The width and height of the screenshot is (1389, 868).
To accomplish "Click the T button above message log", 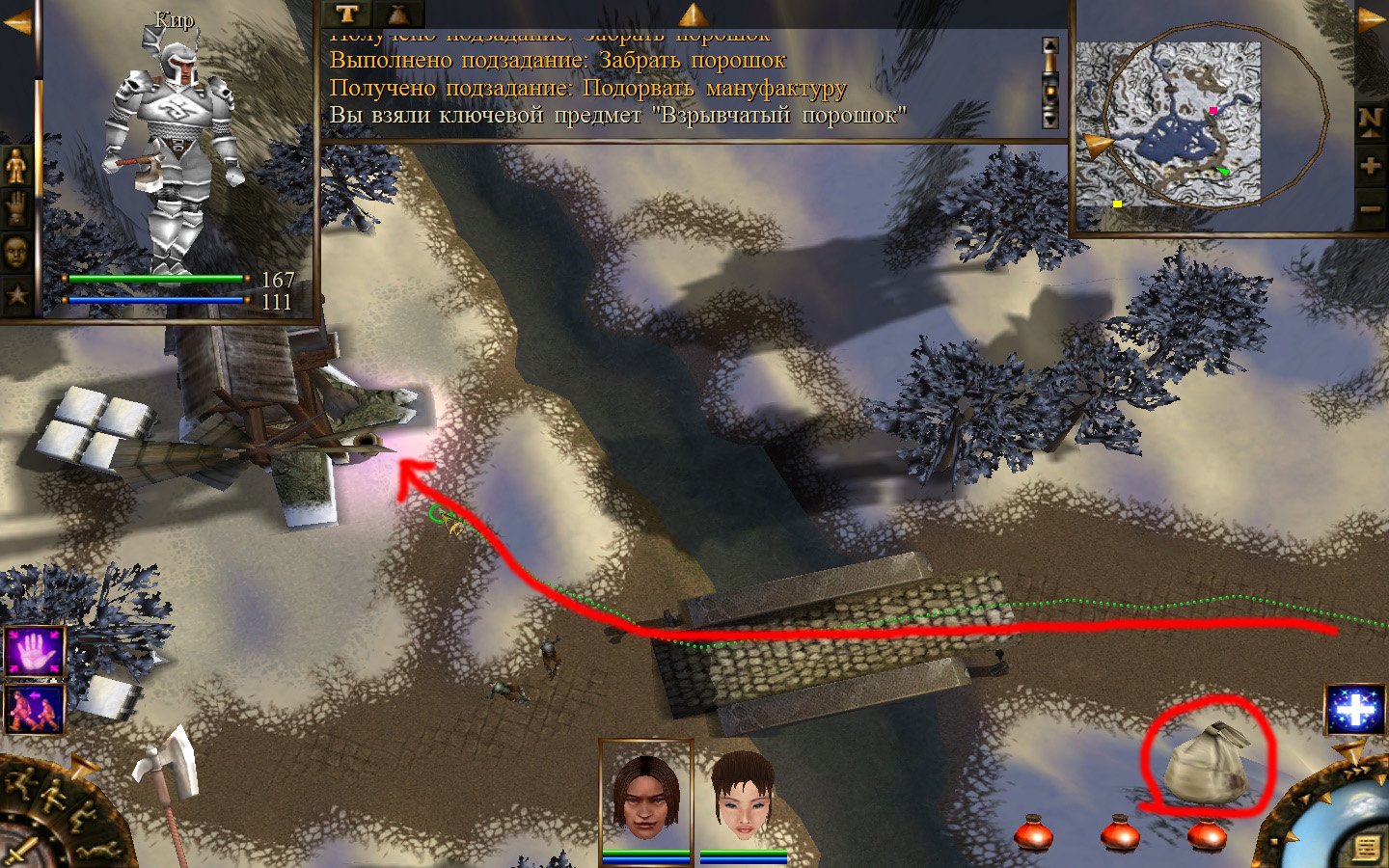I will [347, 14].
